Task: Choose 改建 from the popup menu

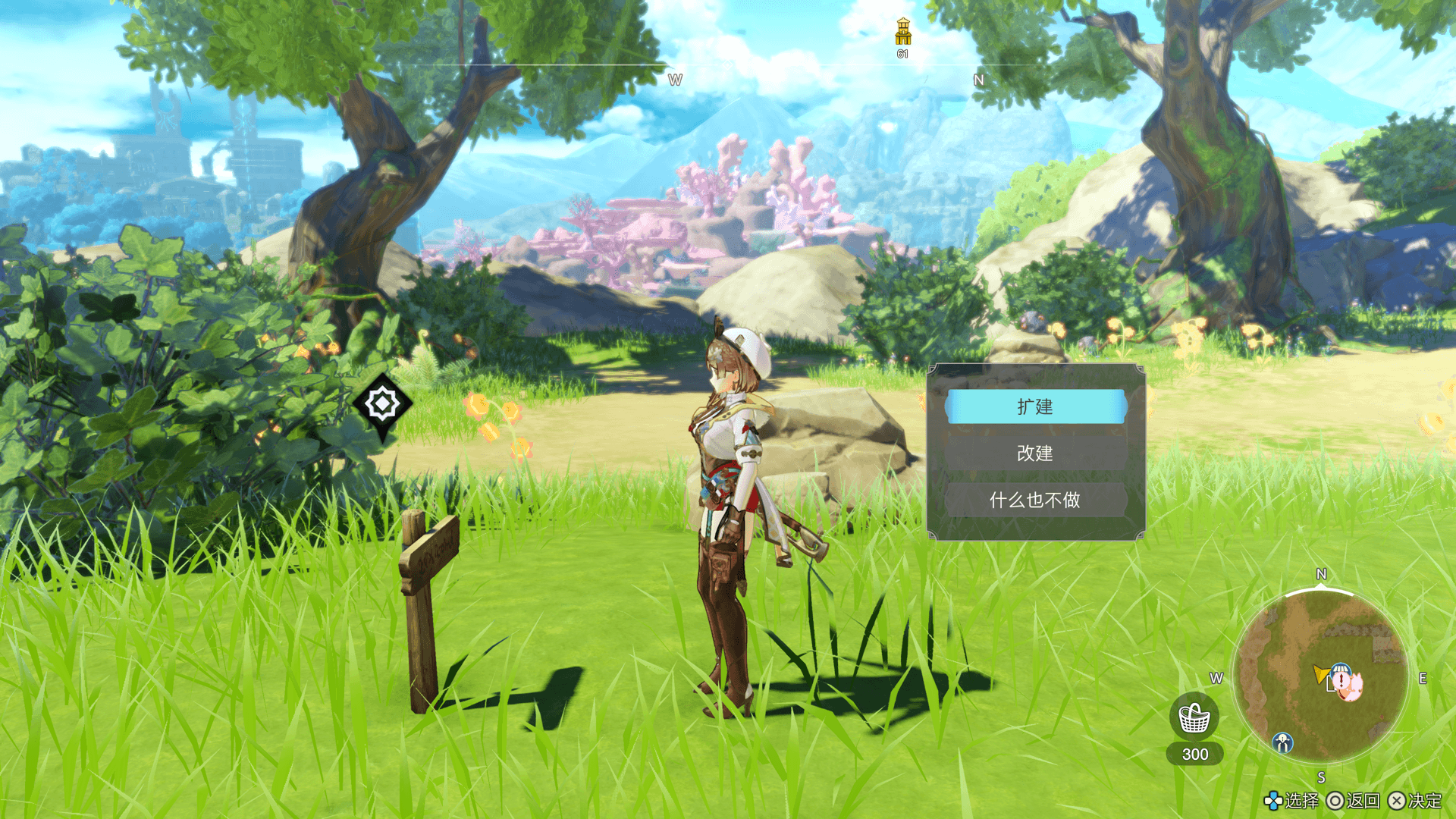Action: (1035, 453)
